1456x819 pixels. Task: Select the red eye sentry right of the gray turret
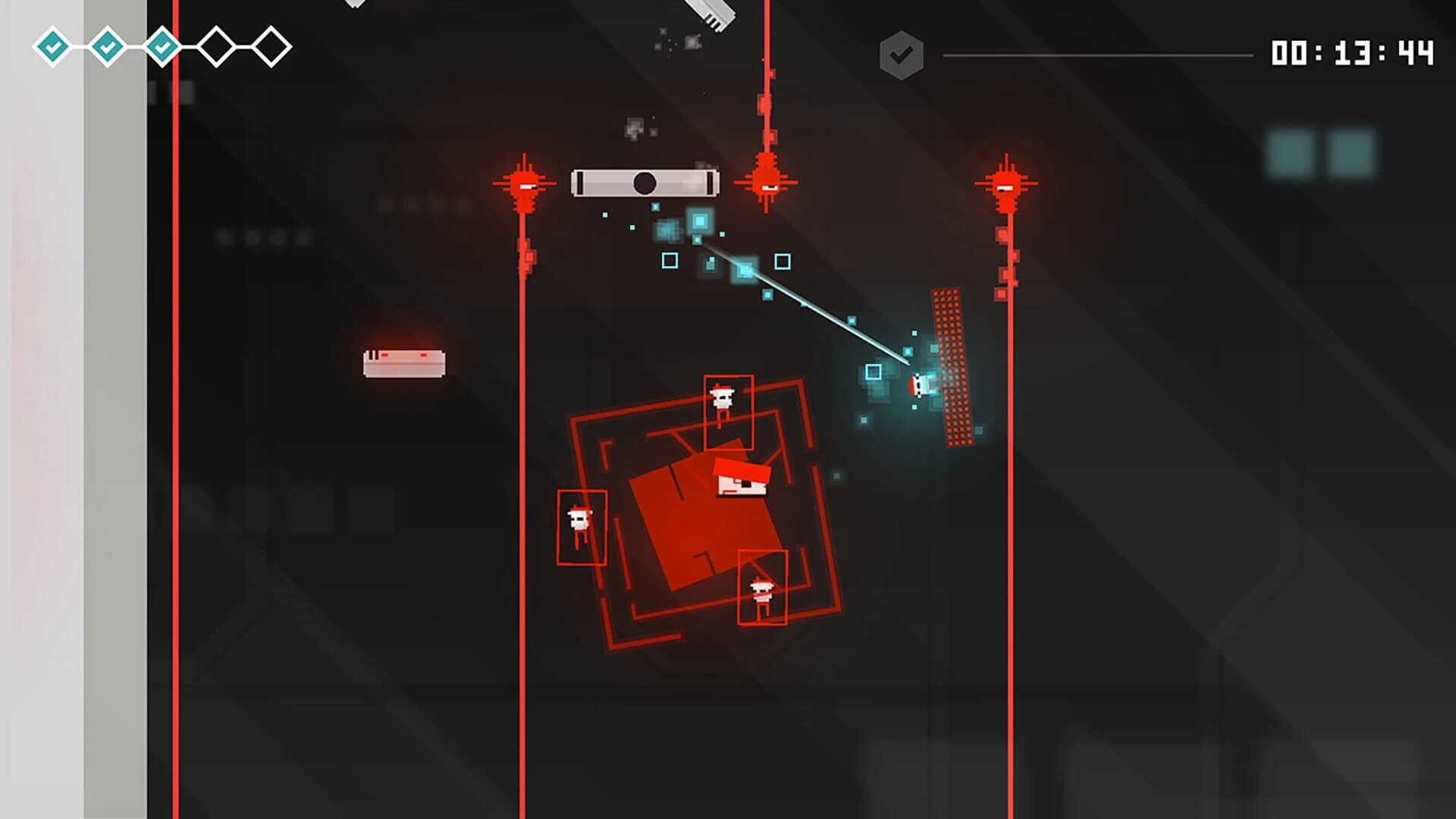pyautogui.click(x=767, y=184)
